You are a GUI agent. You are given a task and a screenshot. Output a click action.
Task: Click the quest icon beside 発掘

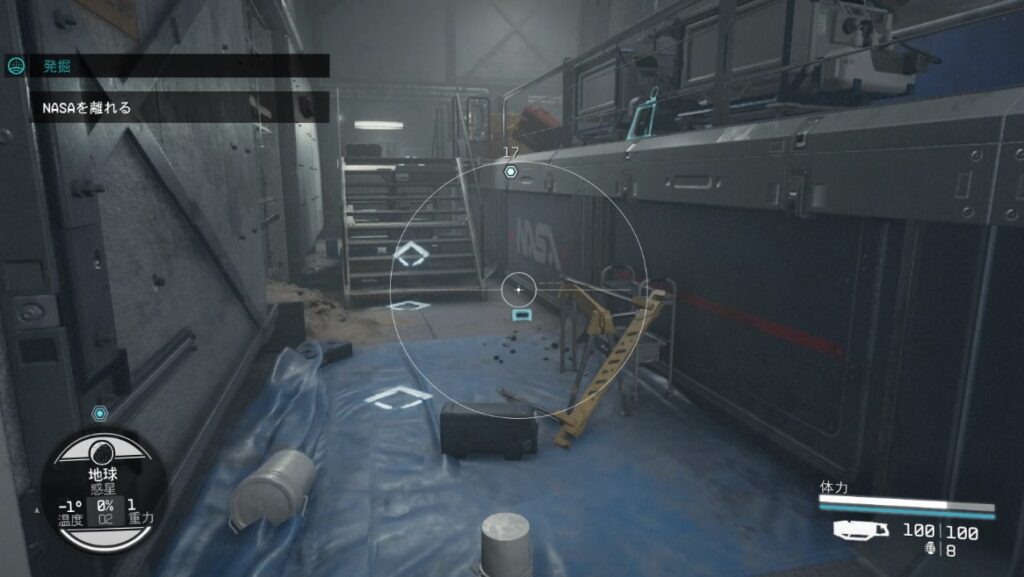pyautogui.click(x=16, y=66)
